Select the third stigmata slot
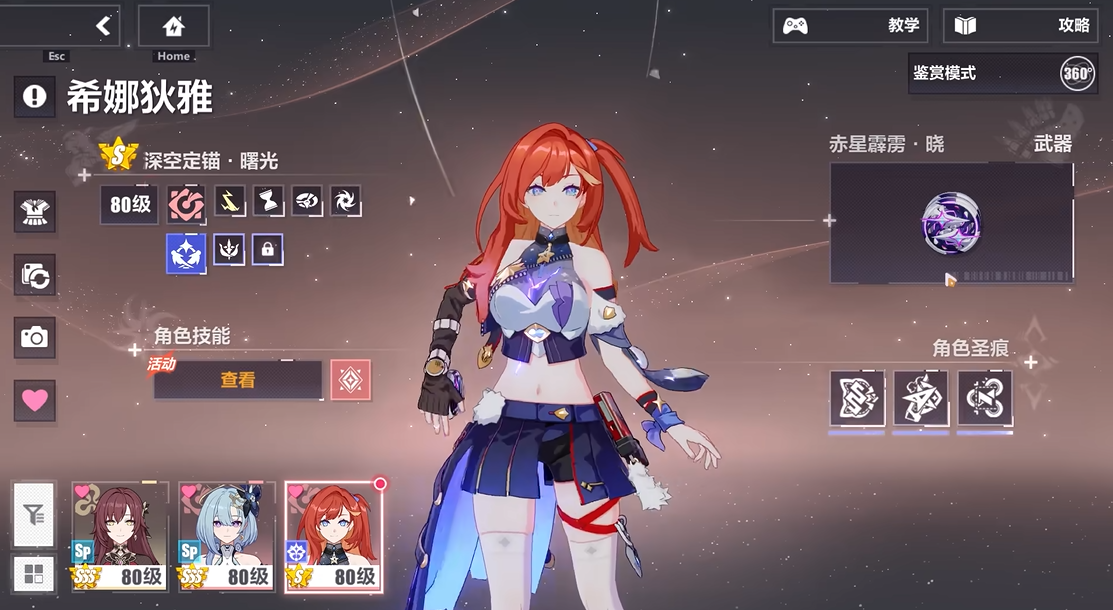 point(985,398)
